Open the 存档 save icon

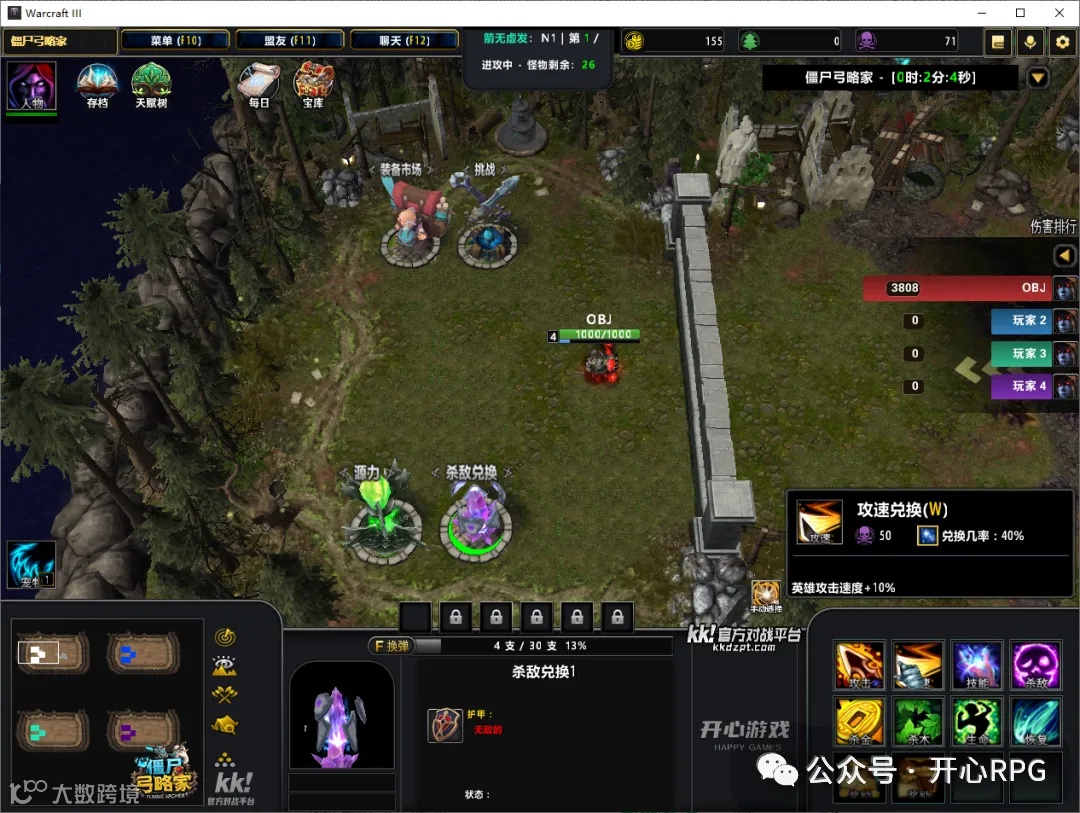click(97, 86)
